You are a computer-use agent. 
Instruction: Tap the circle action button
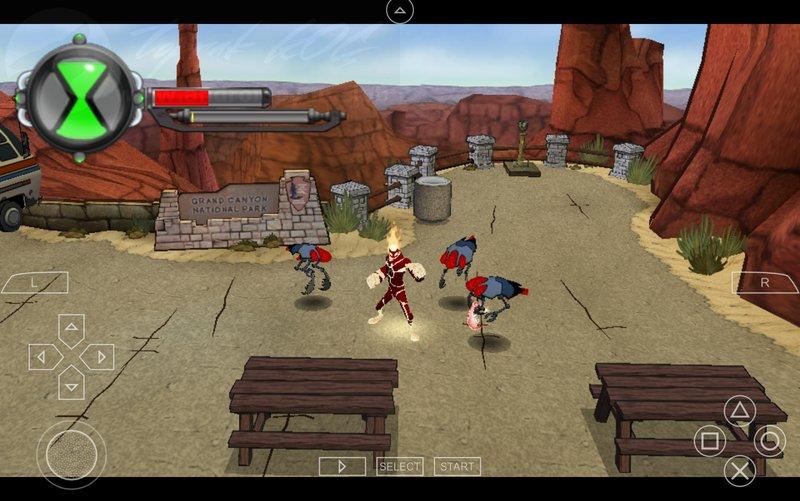point(769,440)
